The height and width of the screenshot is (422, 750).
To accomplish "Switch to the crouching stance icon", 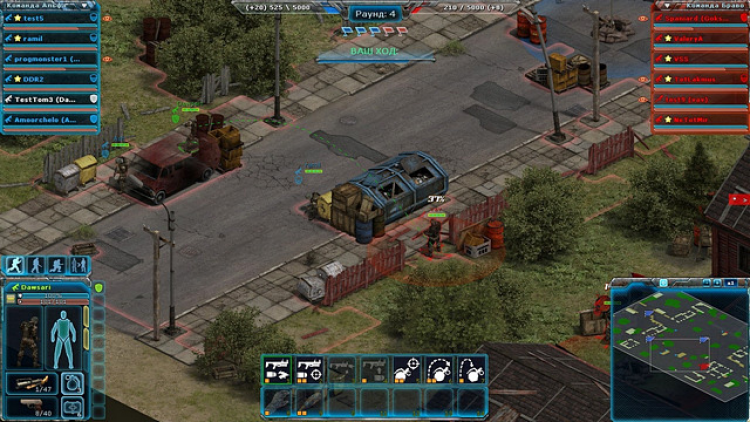I will pos(55,265).
